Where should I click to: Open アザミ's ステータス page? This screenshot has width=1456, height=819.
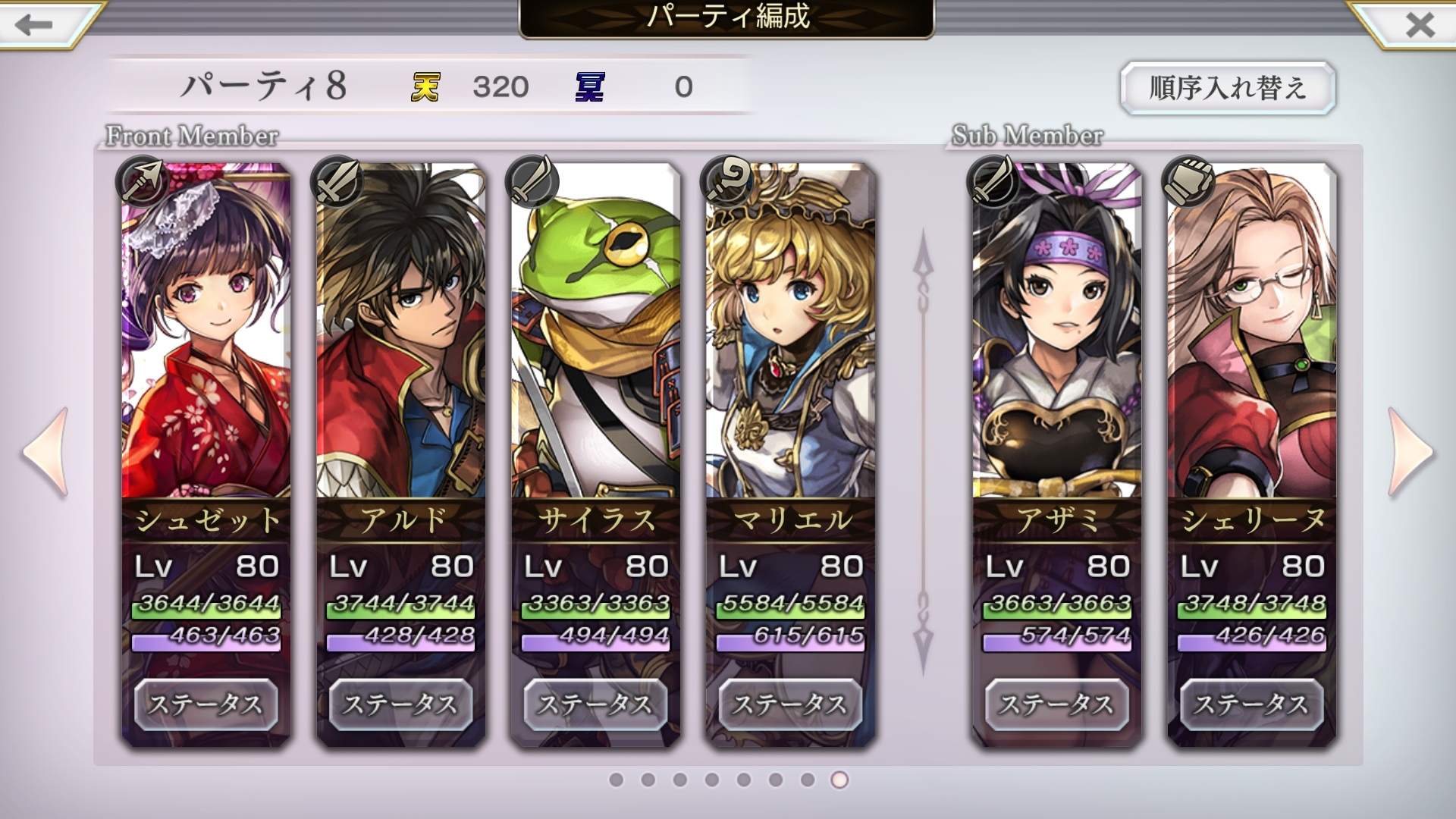(1056, 704)
